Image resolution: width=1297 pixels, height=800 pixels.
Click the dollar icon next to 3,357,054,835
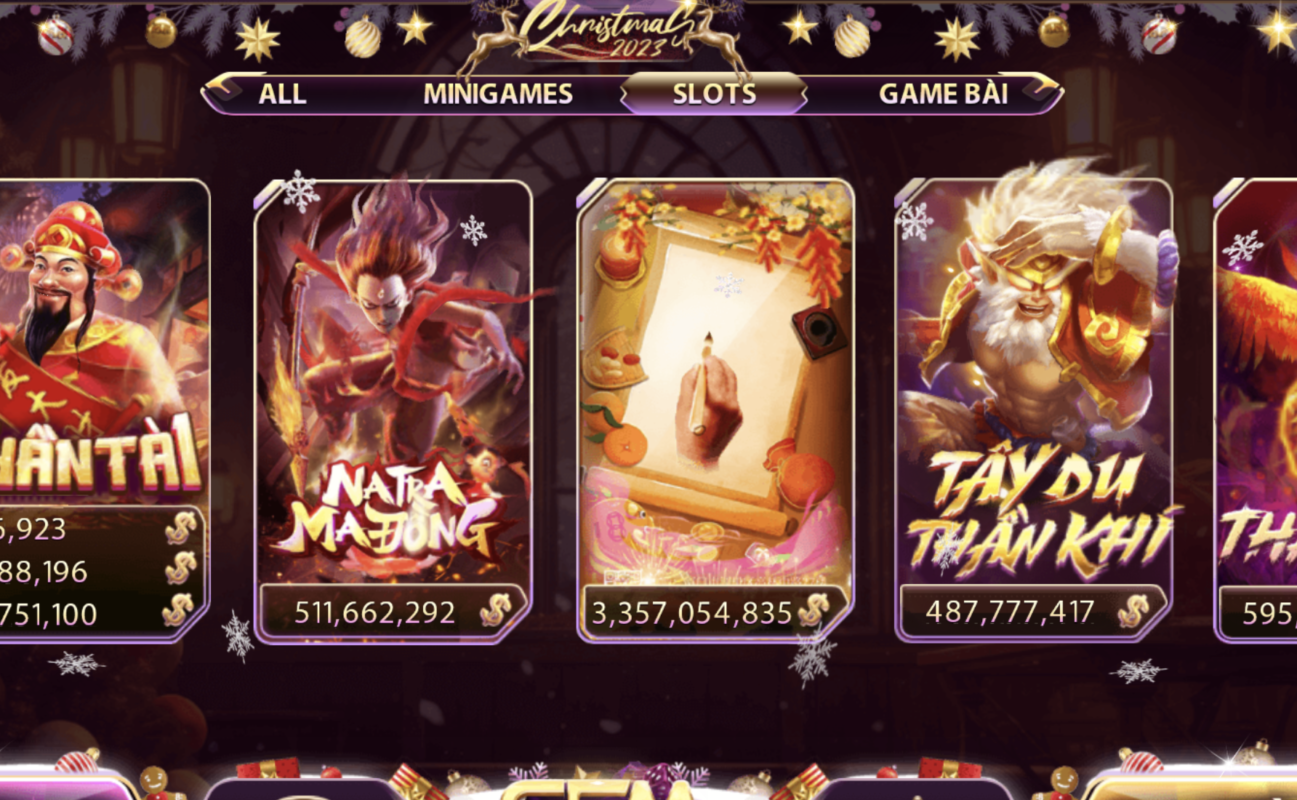(814, 611)
